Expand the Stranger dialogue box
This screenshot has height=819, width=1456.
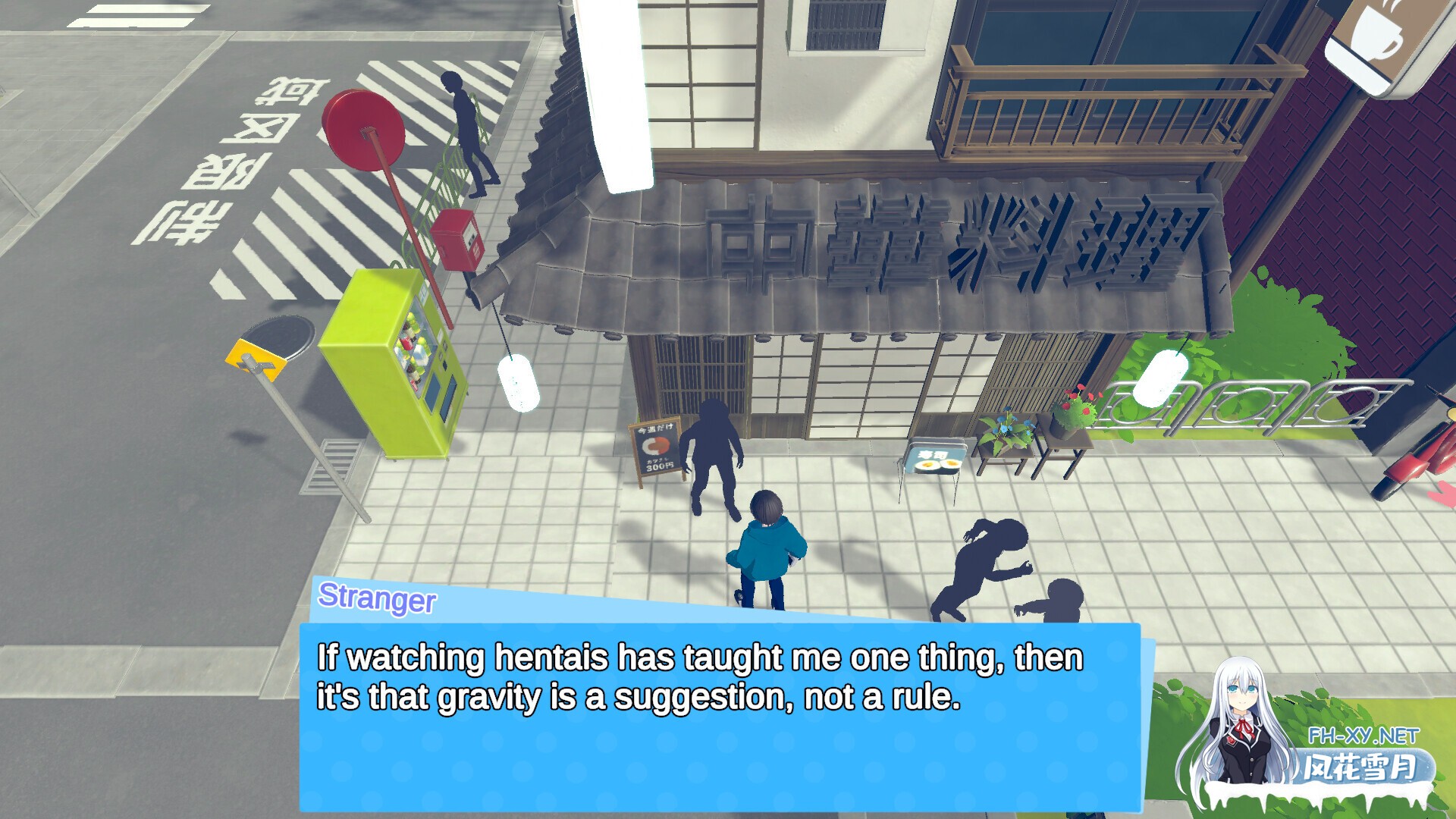point(720,713)
